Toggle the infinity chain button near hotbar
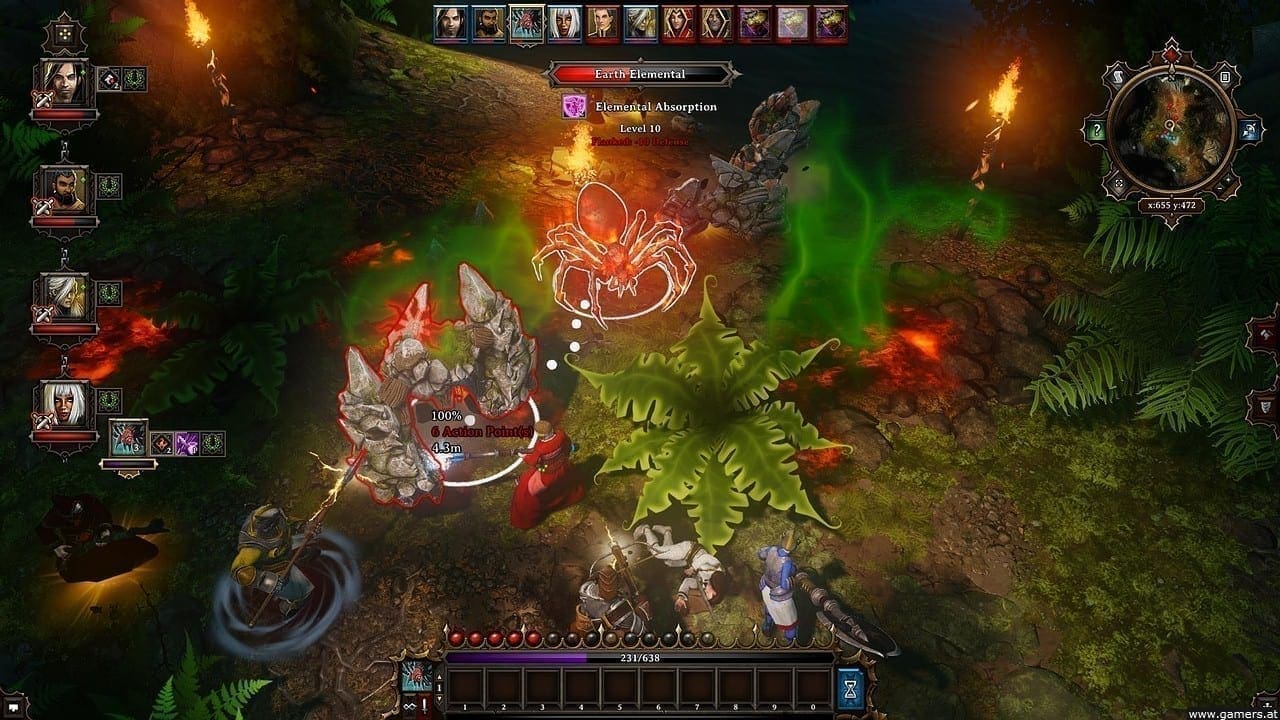 408,708
